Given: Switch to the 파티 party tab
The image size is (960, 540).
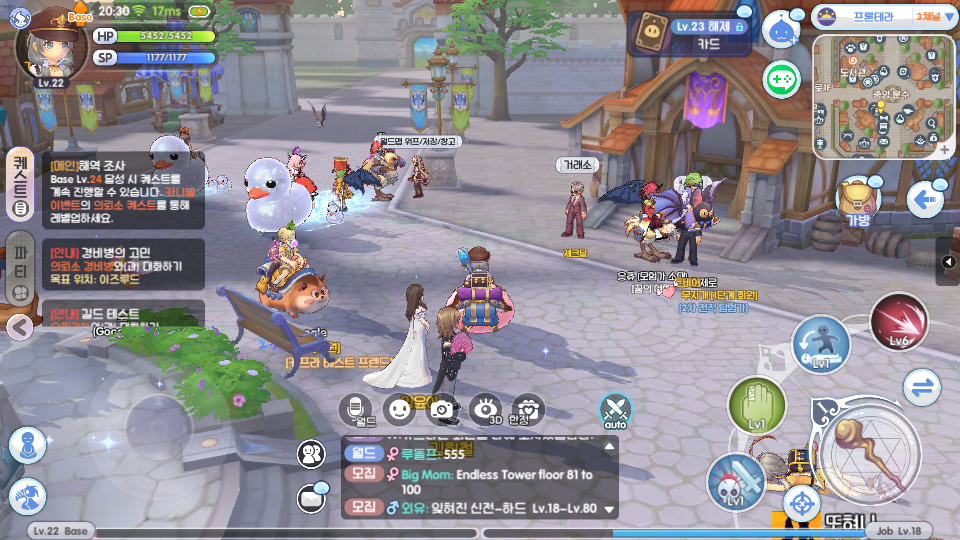Looking at the screenshot, I should 19,267.
